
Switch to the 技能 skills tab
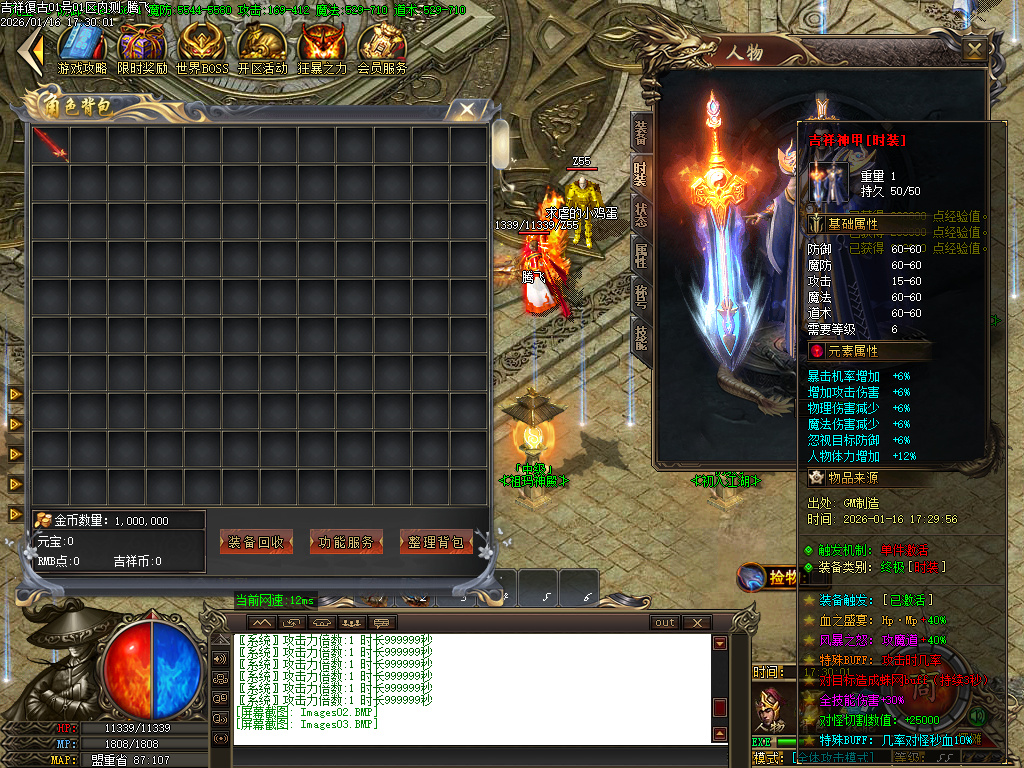click(x=641, y=337)
